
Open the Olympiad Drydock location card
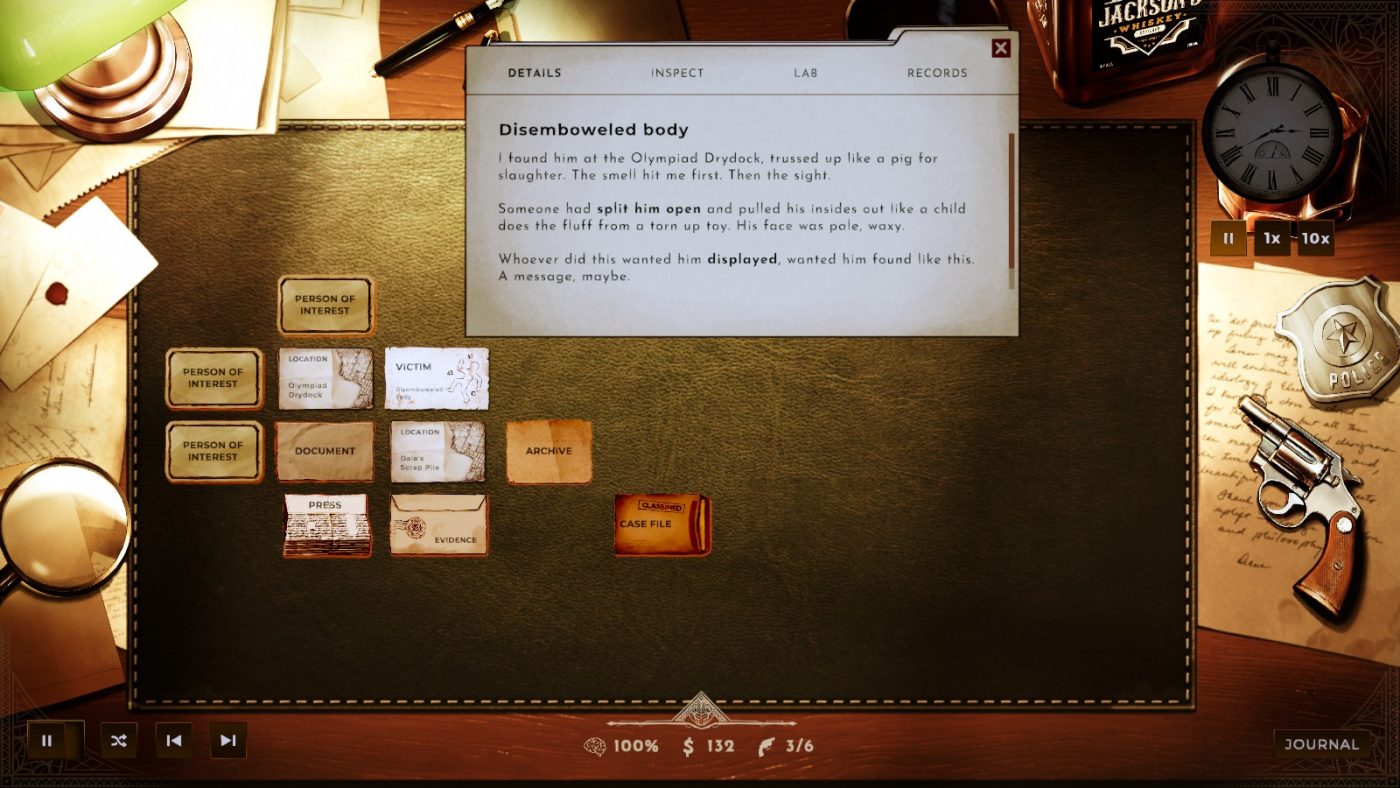[x=325, y=379]
